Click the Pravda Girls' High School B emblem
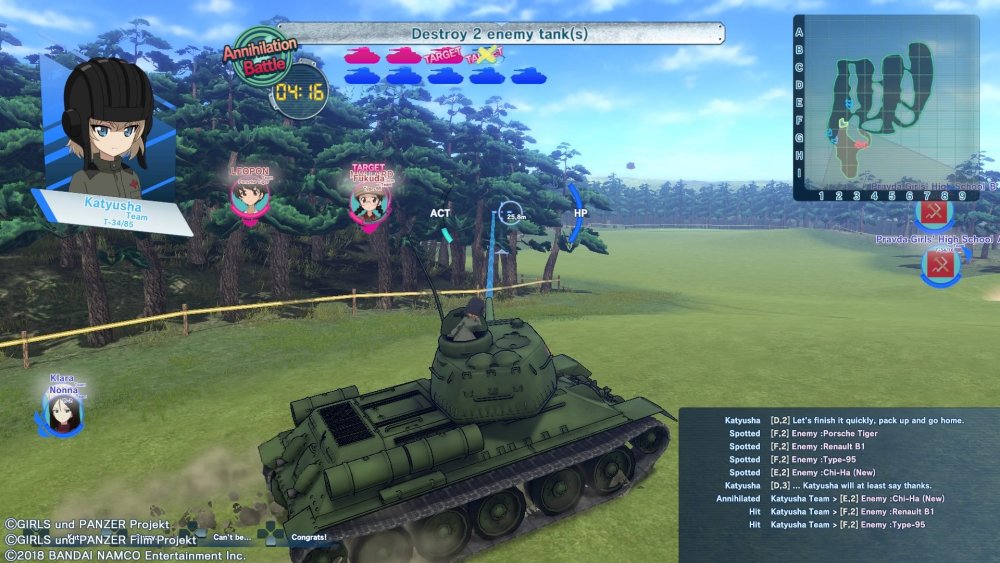The width and height of the screenshot is (1000, 563). pyautogui.click(x=932, y=212)
